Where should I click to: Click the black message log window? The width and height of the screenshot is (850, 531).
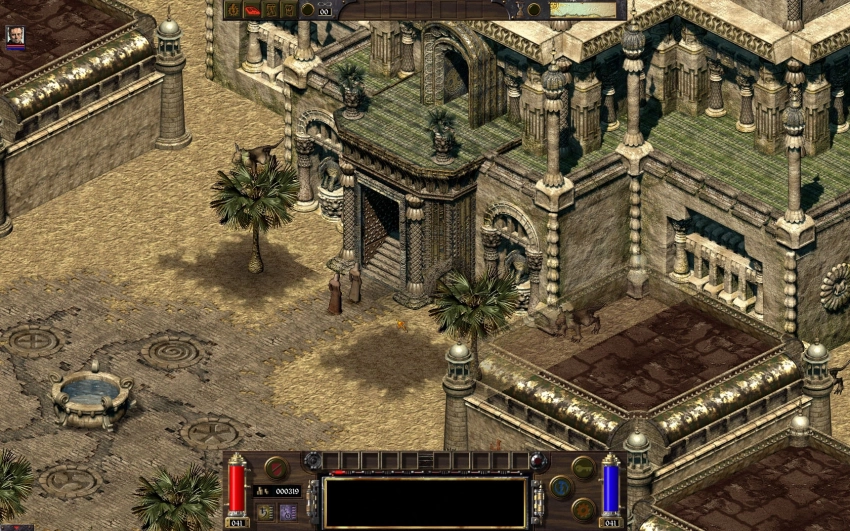click(x=425, y=501)
